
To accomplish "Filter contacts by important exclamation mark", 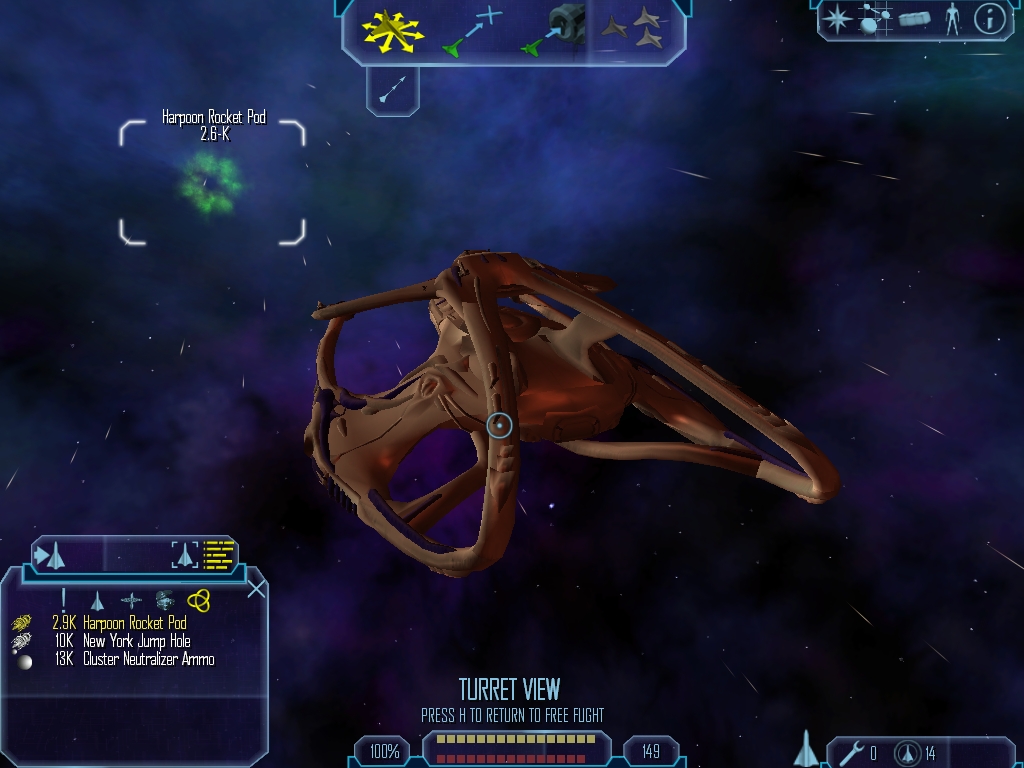I will point(63,600).
